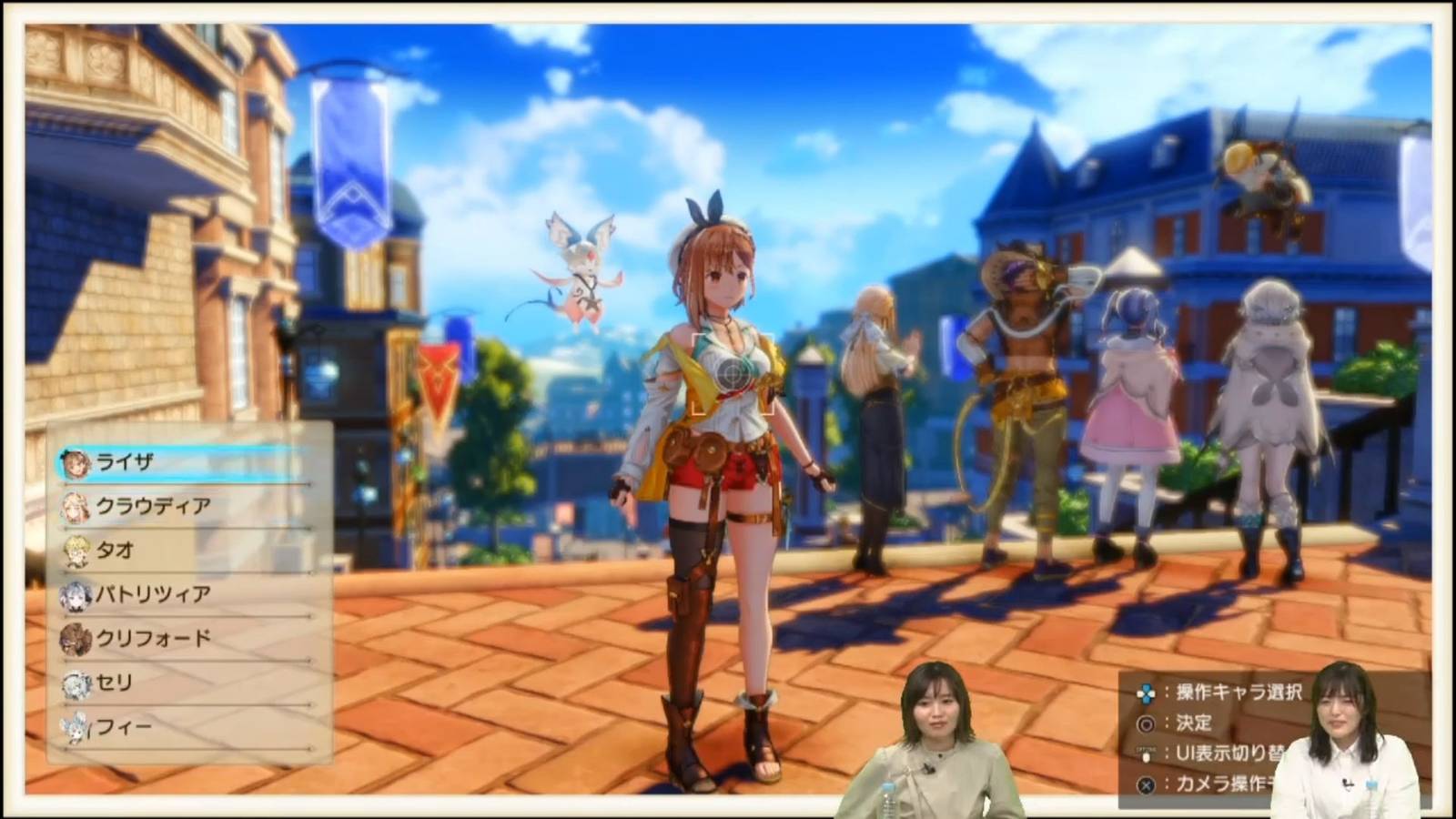Viewport: 1456px width, 819px height.
Task: Select Ryza's portrait icon in the character list
Action: click(x=75, y=462)
